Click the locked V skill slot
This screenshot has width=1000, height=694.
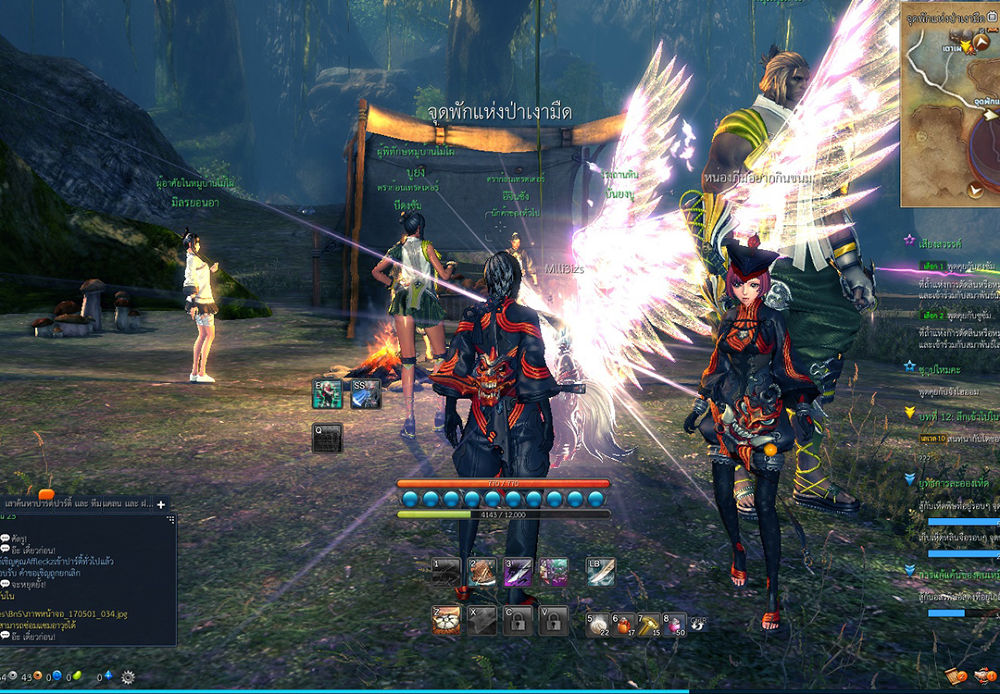tap(554, 620)
